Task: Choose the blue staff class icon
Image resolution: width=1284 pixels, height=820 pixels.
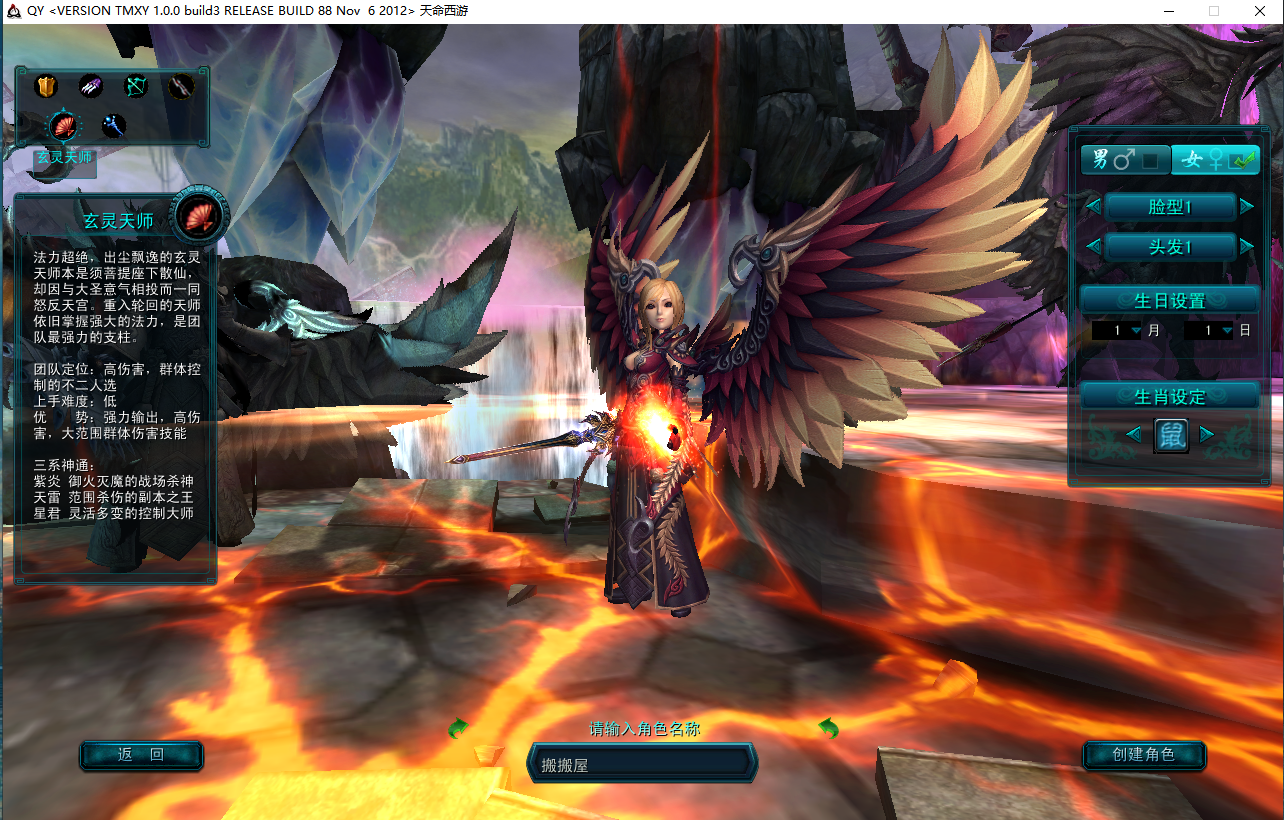Action: [x=113, y=126]
